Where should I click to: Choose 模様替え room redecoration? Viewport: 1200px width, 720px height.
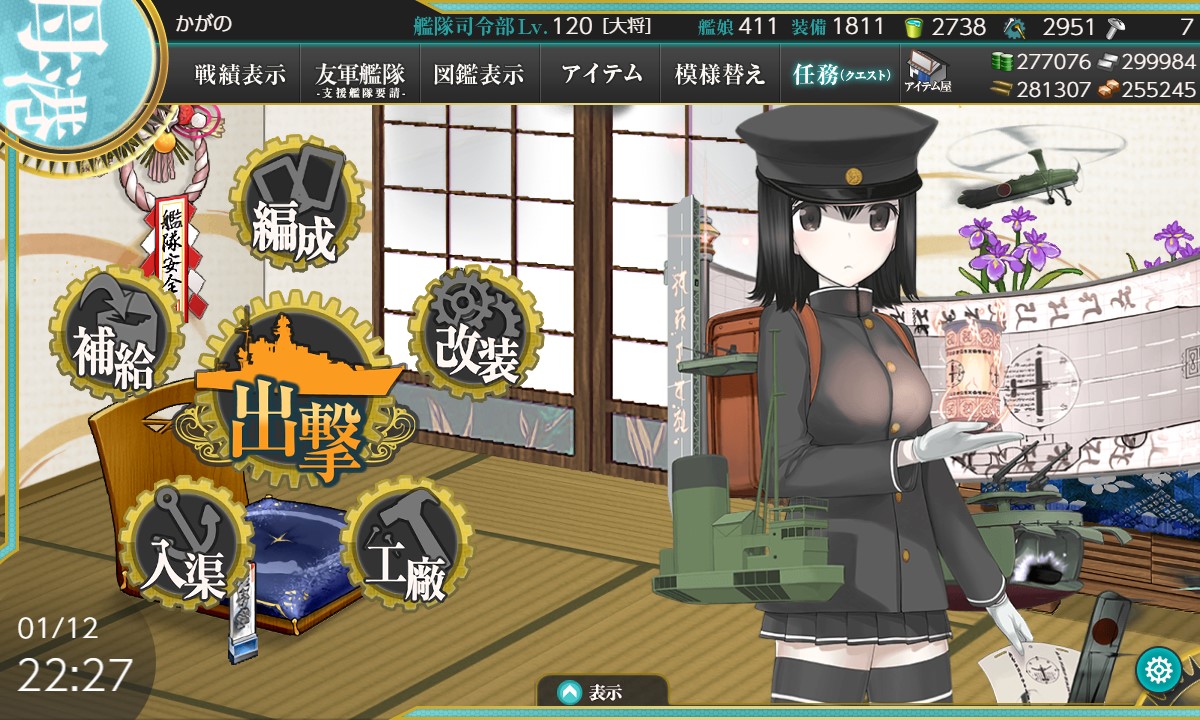click(x=720, y=74)
